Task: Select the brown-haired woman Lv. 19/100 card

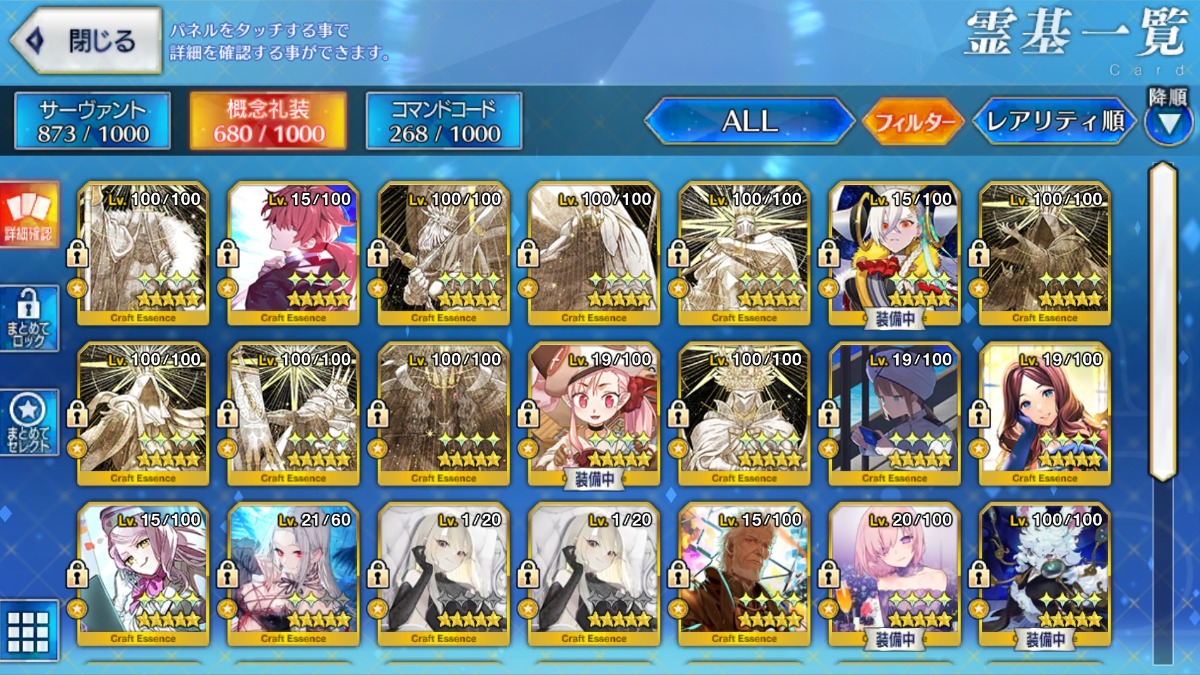Action: 1044,412
